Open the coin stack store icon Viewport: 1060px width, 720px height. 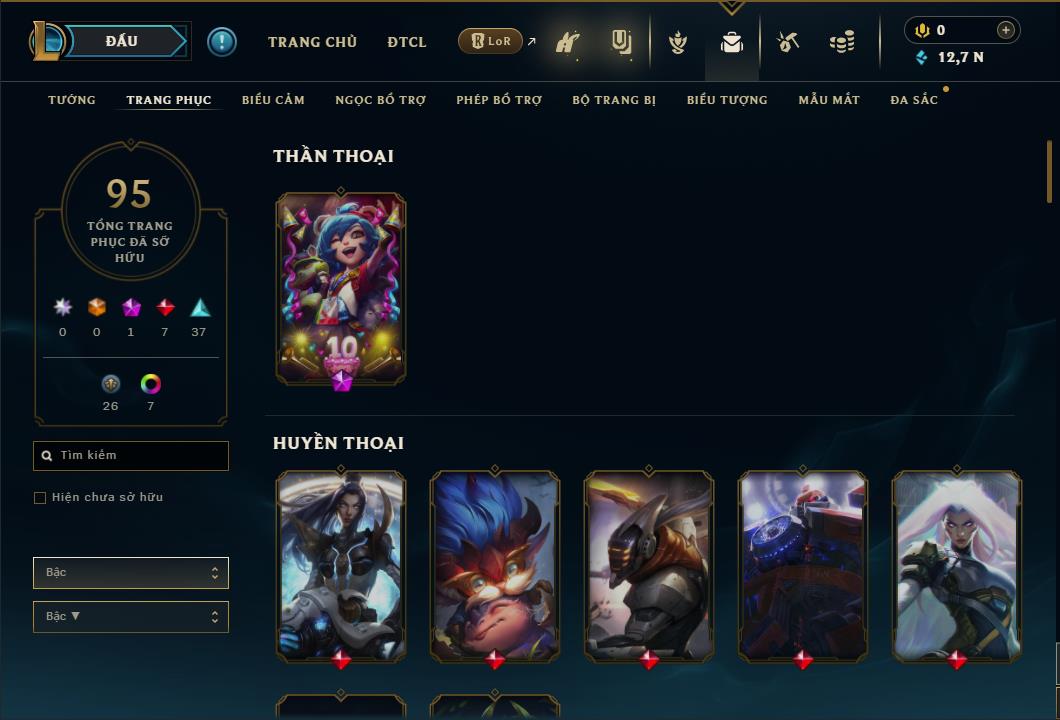pyautogui.click(x=842, y=42)
